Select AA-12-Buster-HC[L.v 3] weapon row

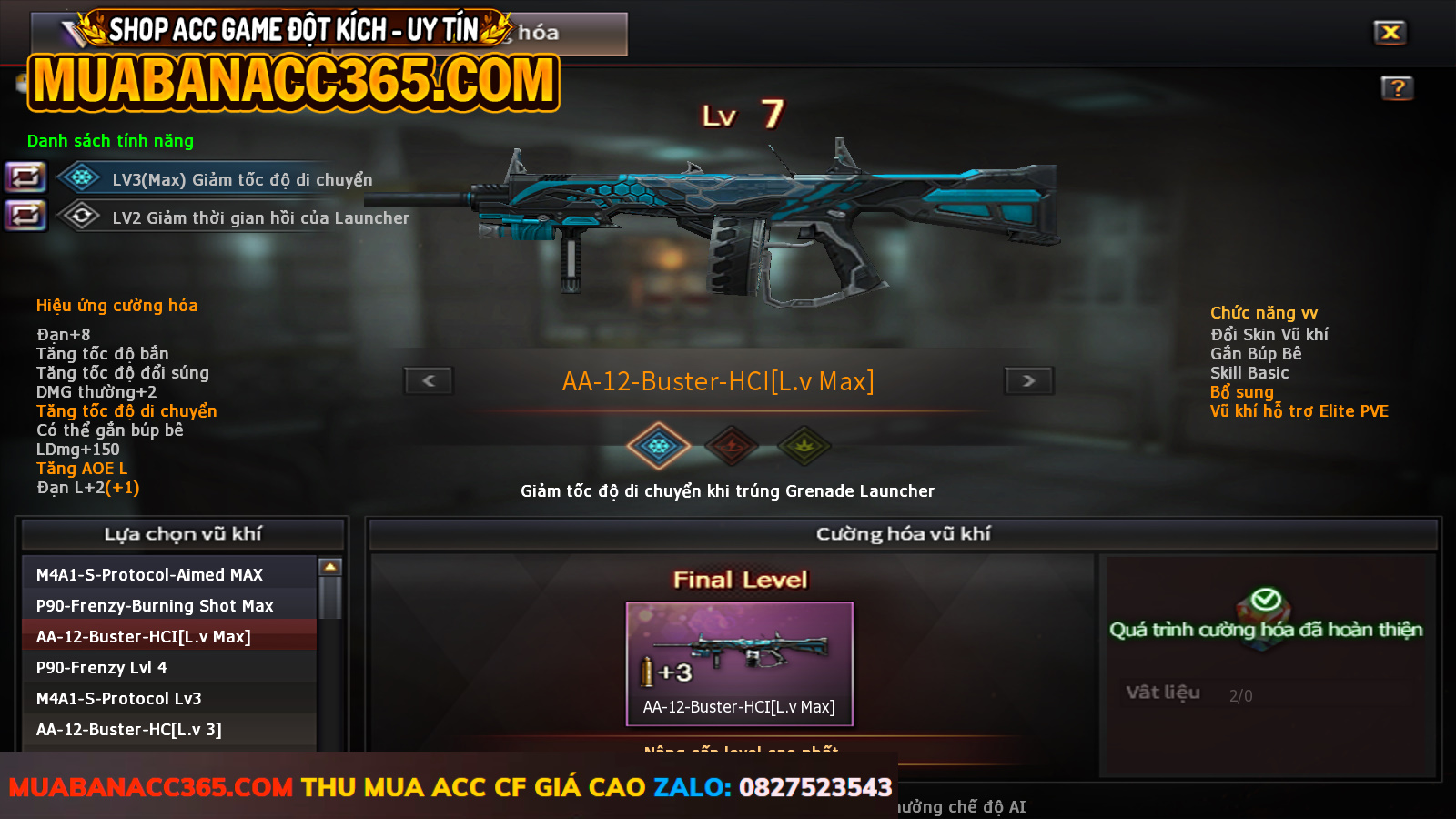coord(169,729)
